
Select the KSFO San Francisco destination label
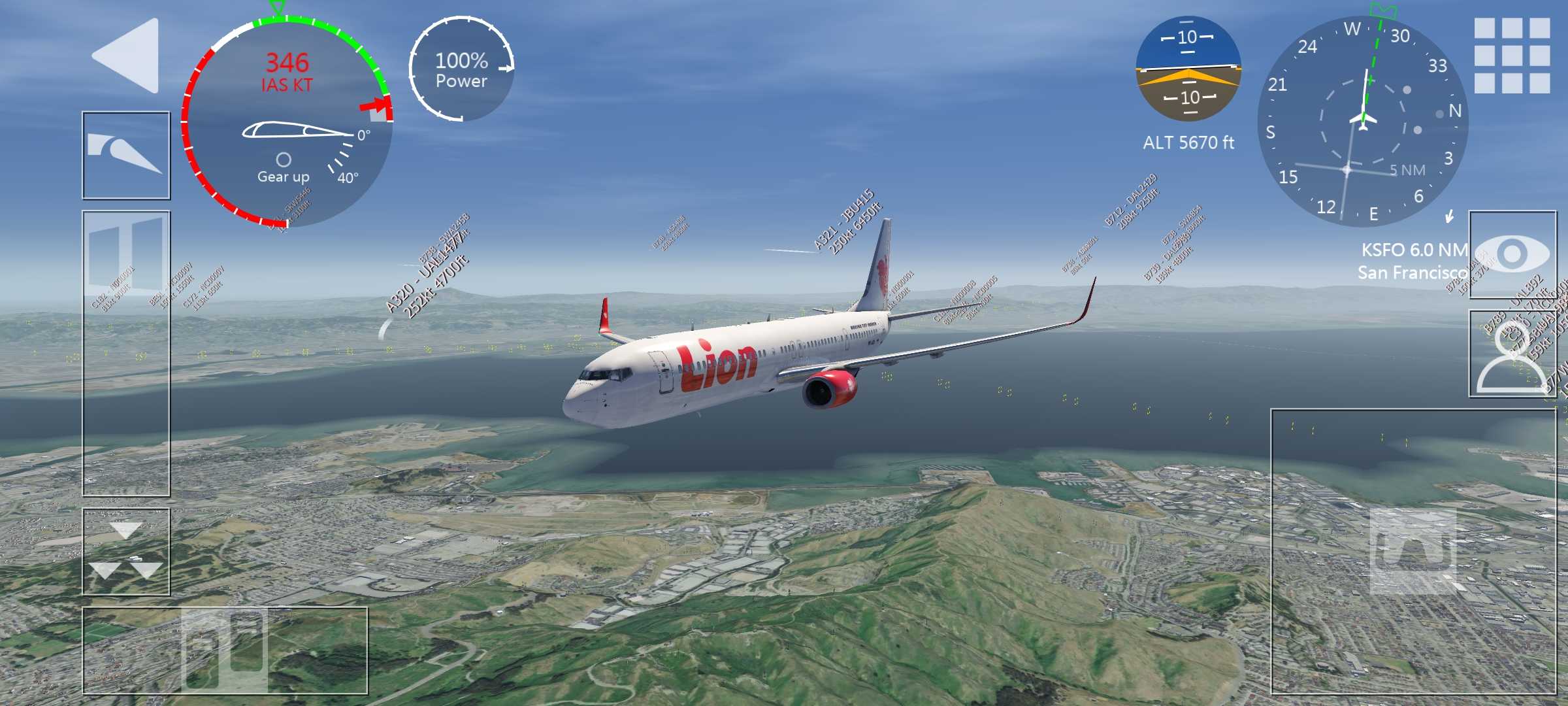pos(1413,261)
